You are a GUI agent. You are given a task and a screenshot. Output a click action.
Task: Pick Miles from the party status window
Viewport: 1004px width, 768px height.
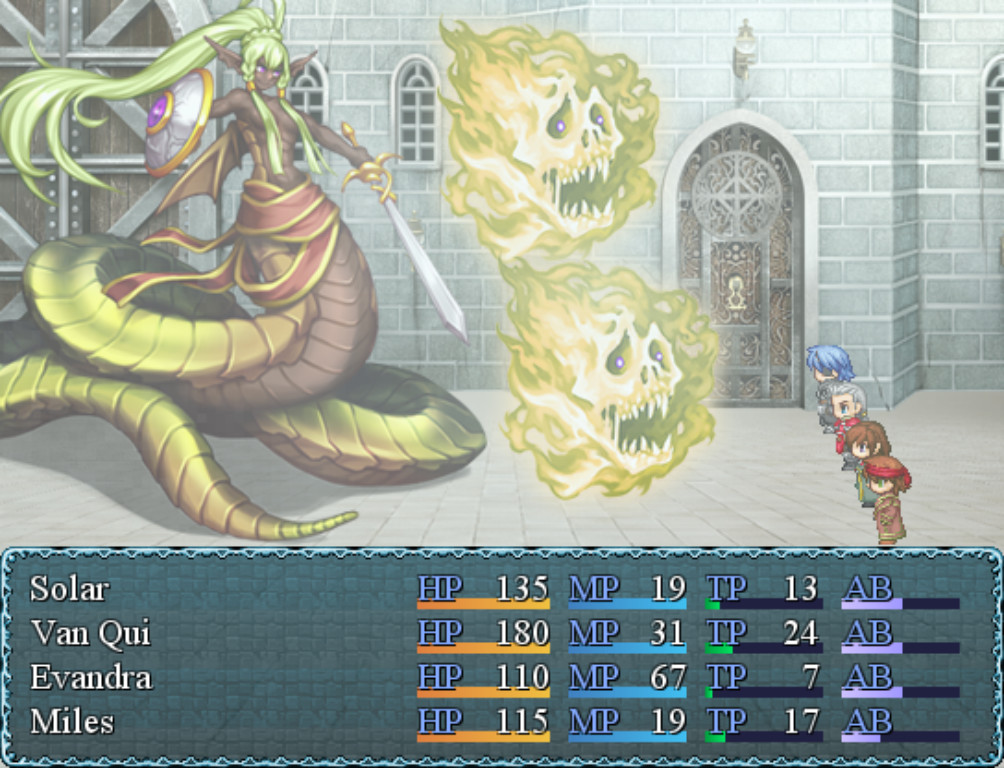coord(72,721)
